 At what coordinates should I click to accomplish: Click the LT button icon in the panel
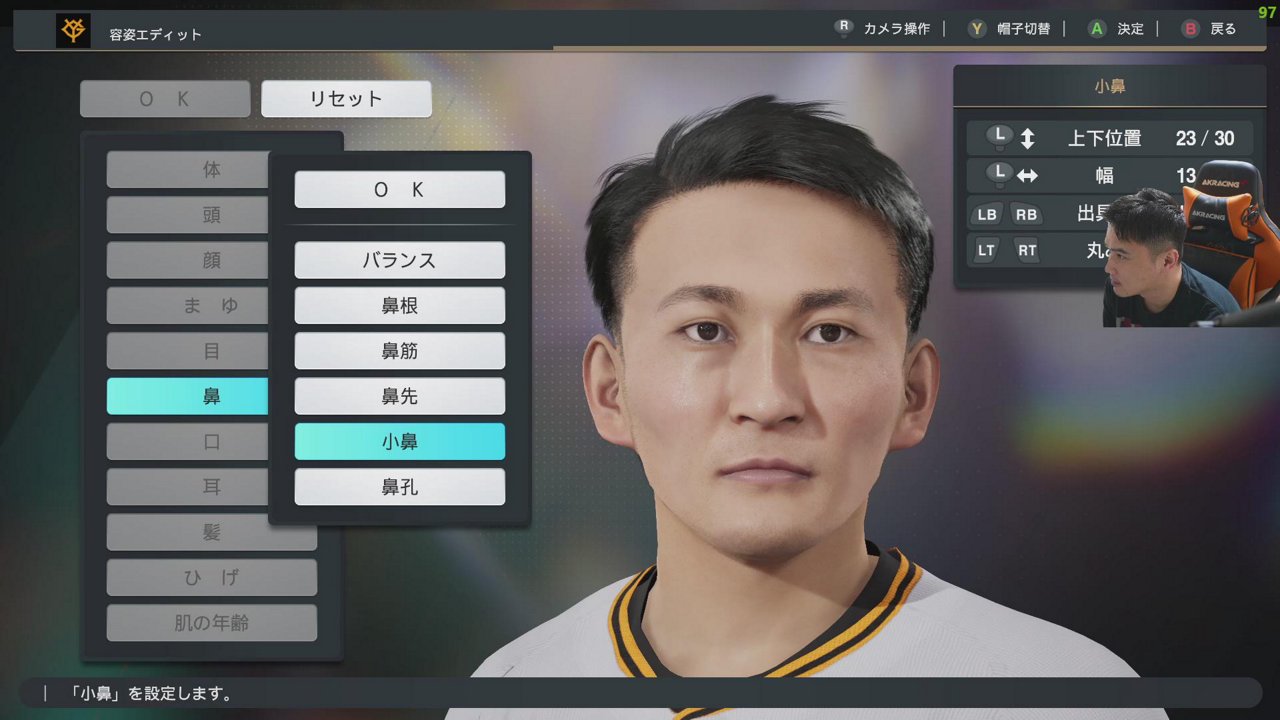[987, 250]
